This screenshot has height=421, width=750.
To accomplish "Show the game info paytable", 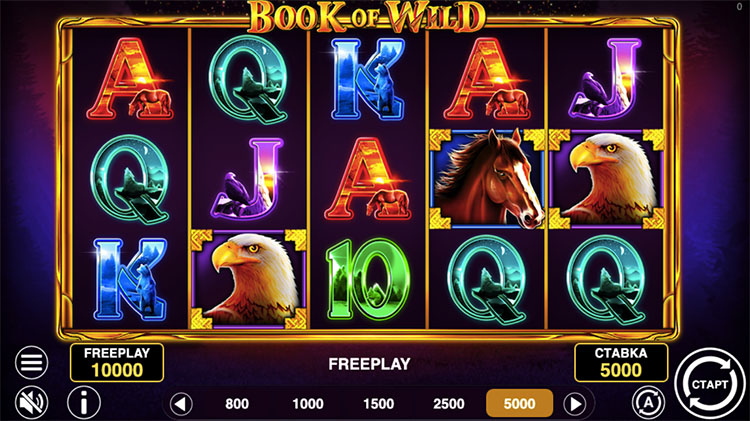I will coord(83,403).
